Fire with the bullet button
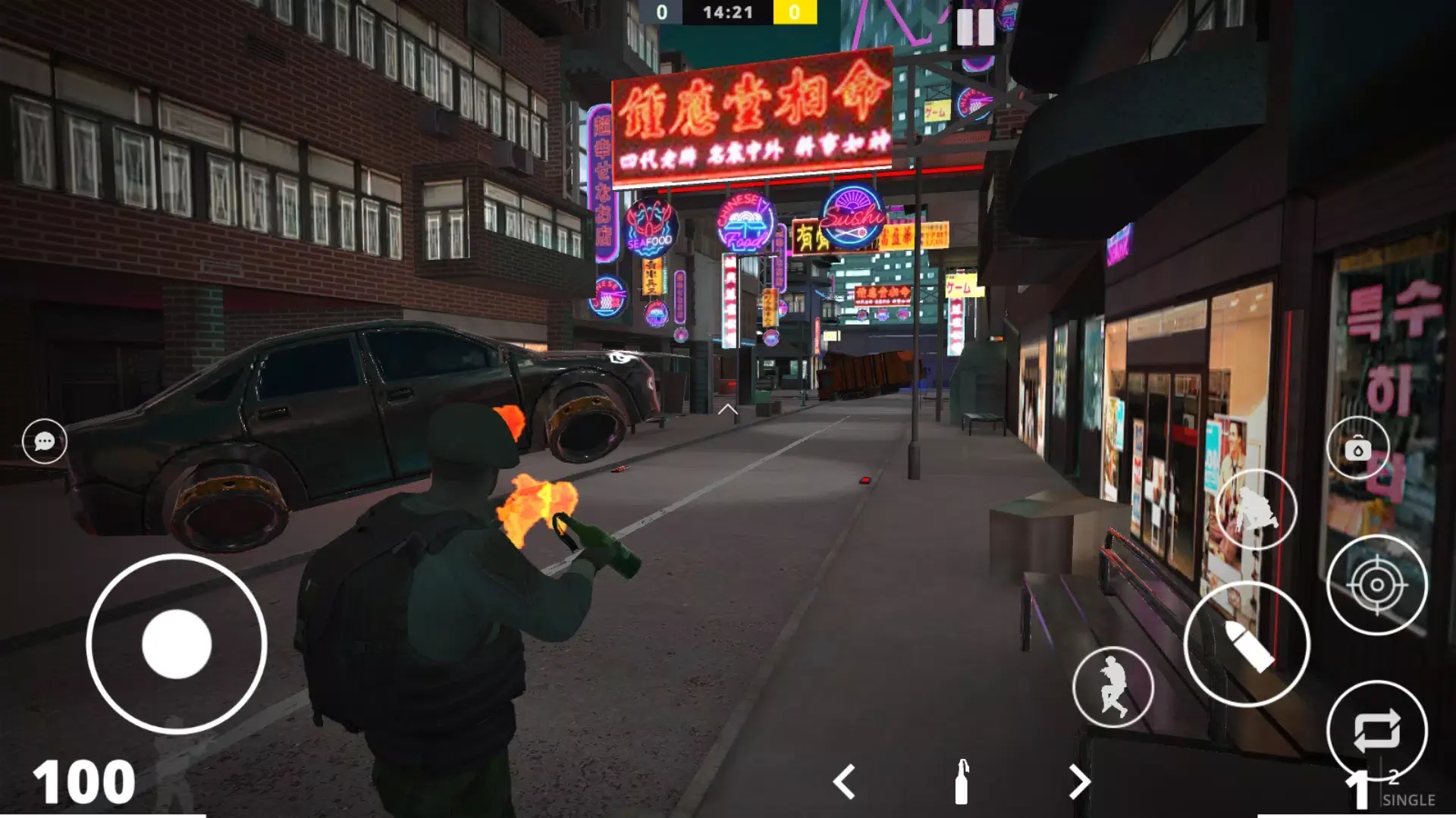This screenshot has width=1456, height=818. [x=1247, y=644]
